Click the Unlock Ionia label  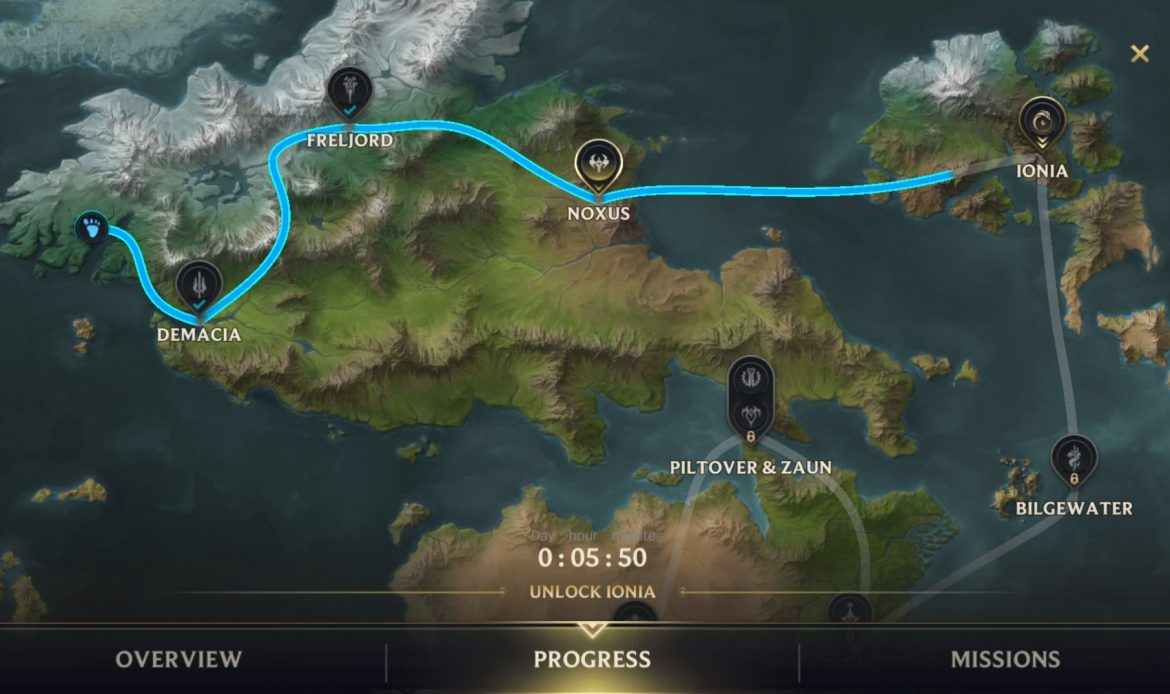(x=592, y=591)
